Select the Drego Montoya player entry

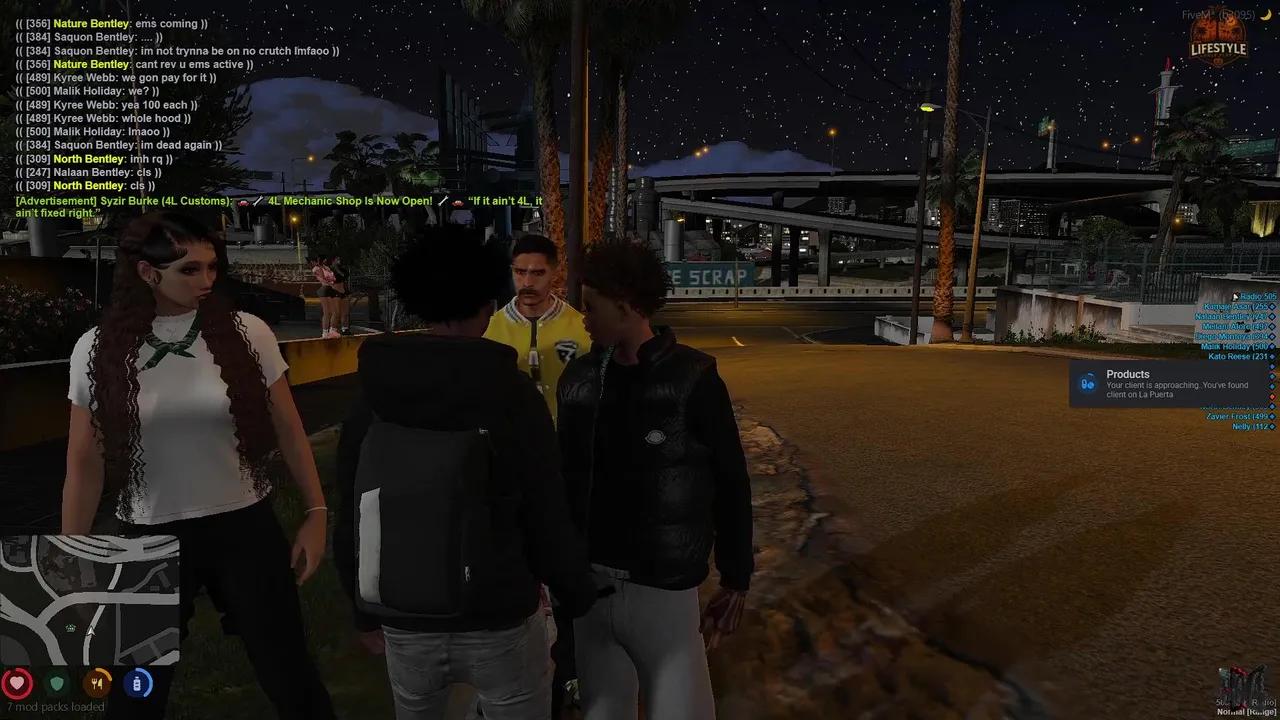point(1230,336)
